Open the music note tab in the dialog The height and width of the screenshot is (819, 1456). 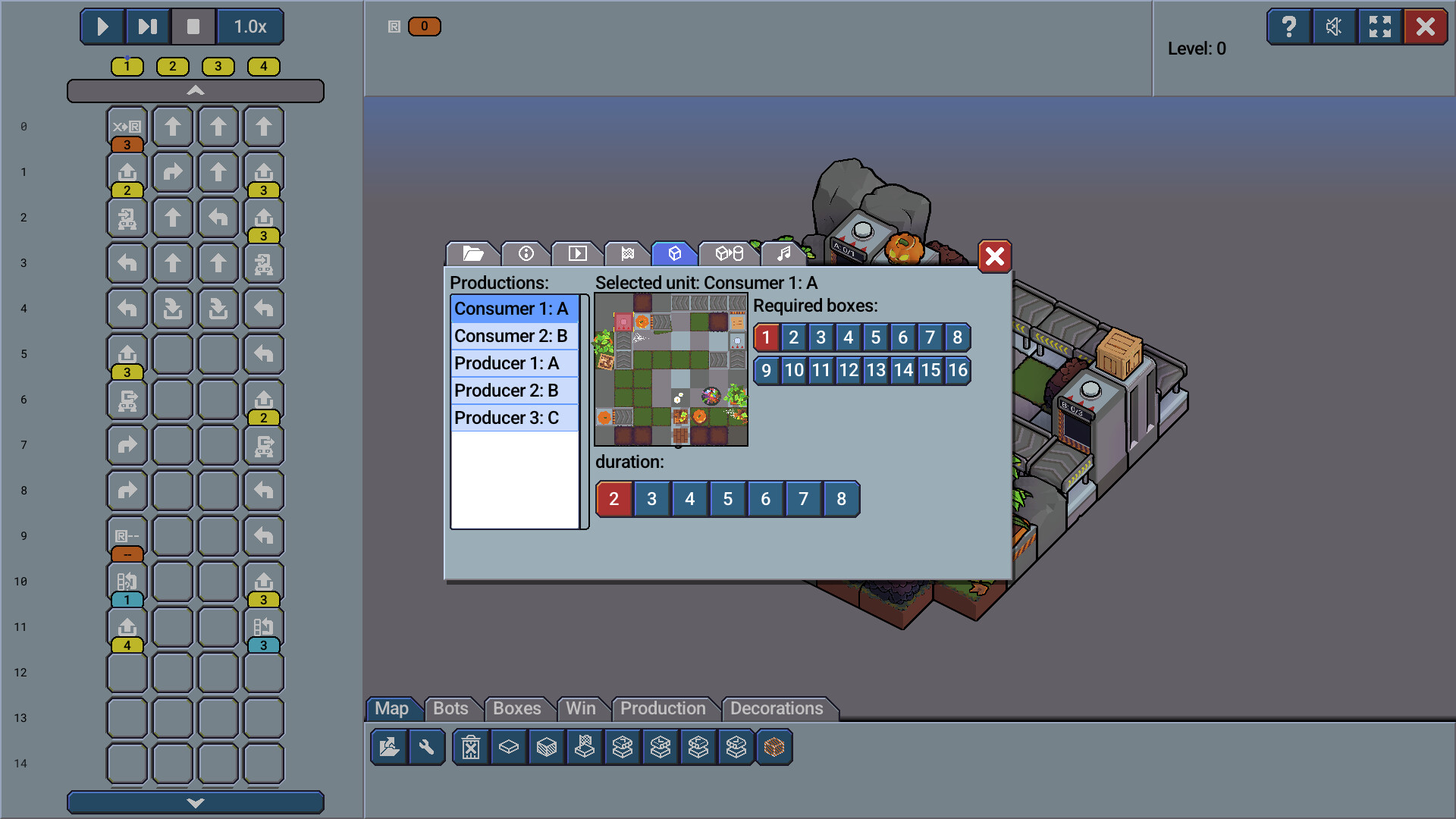coord(783,254)
